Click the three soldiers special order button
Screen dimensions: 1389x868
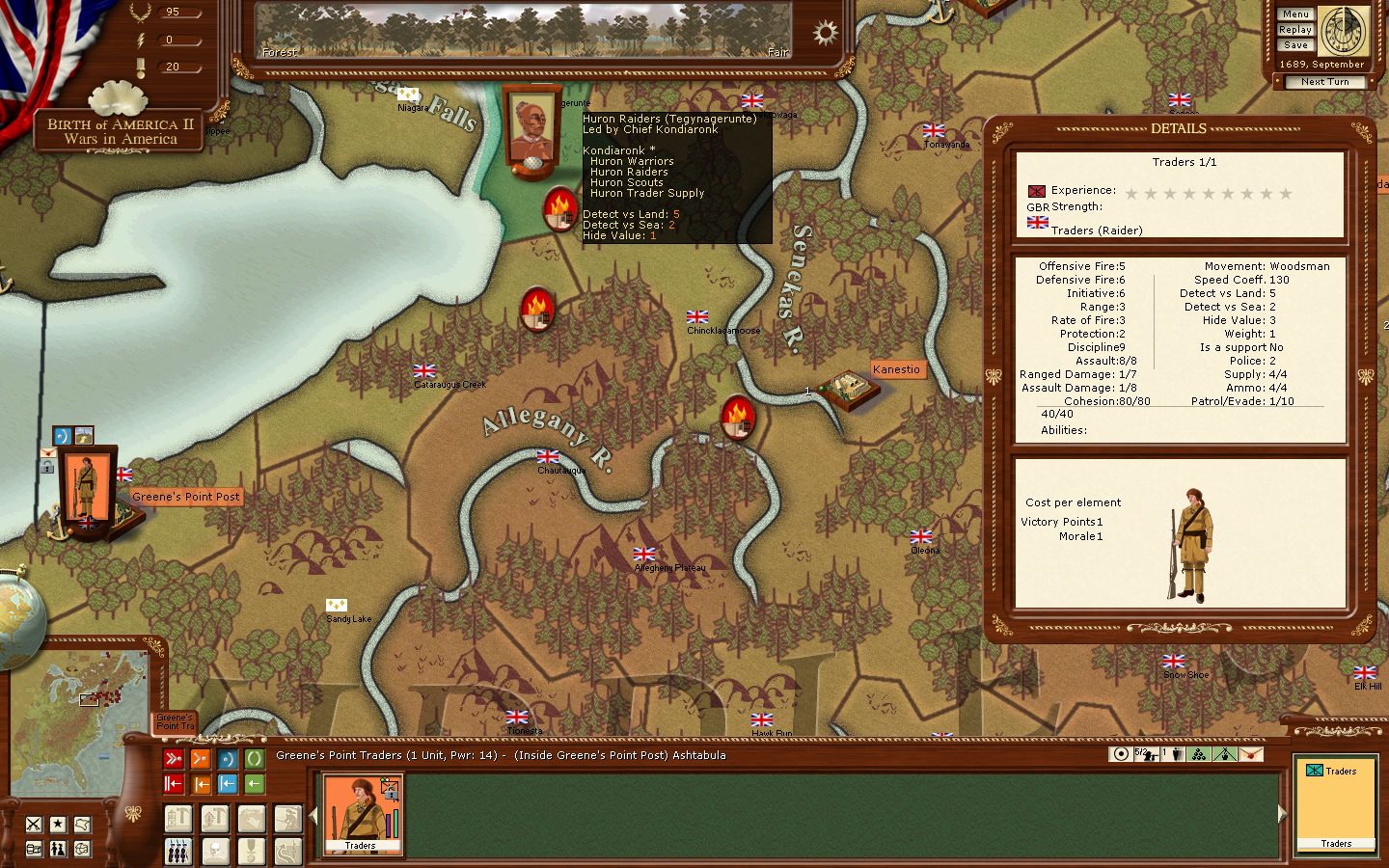coord(178,851)
